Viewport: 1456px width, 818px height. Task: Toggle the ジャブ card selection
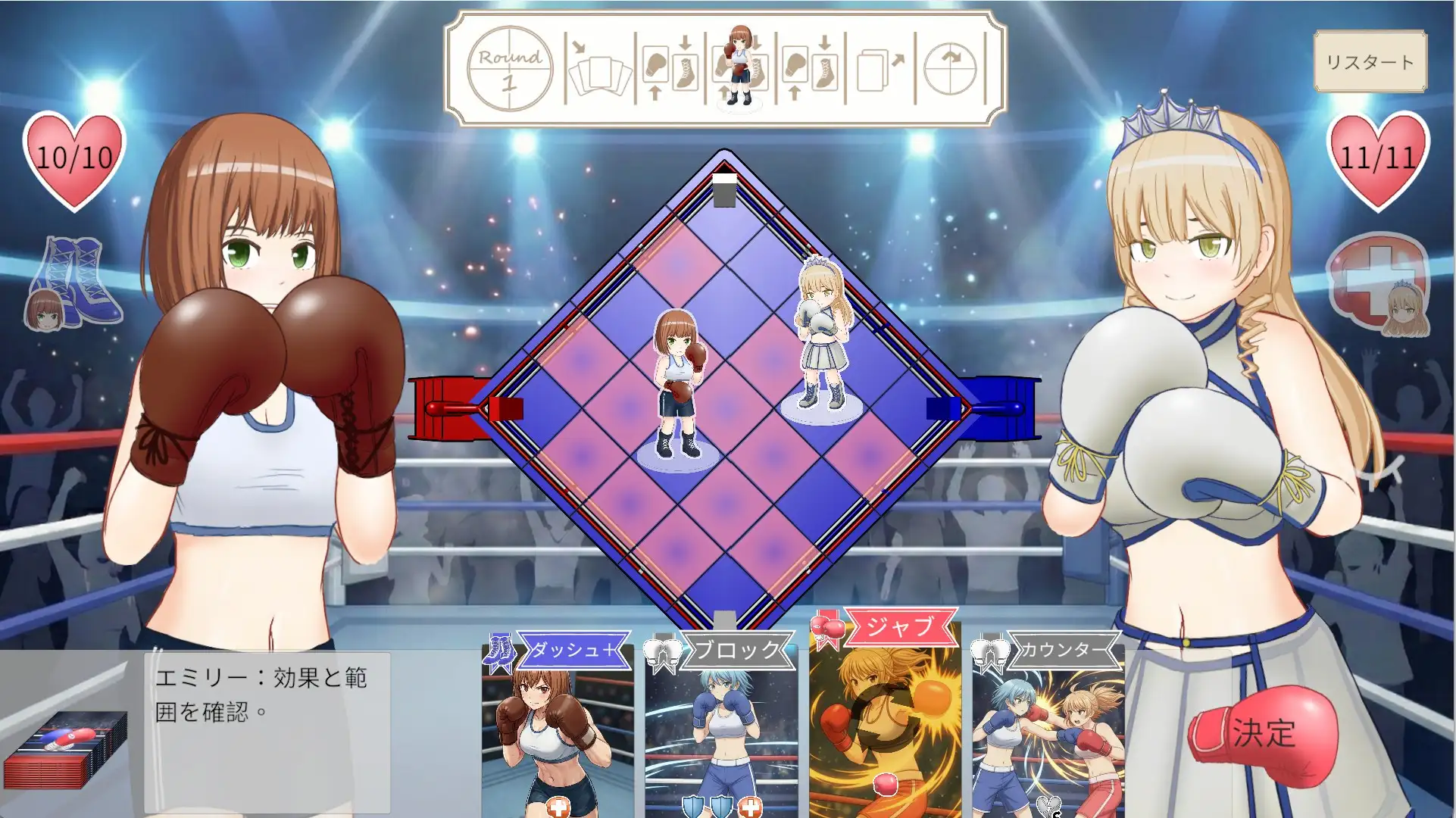888,727
